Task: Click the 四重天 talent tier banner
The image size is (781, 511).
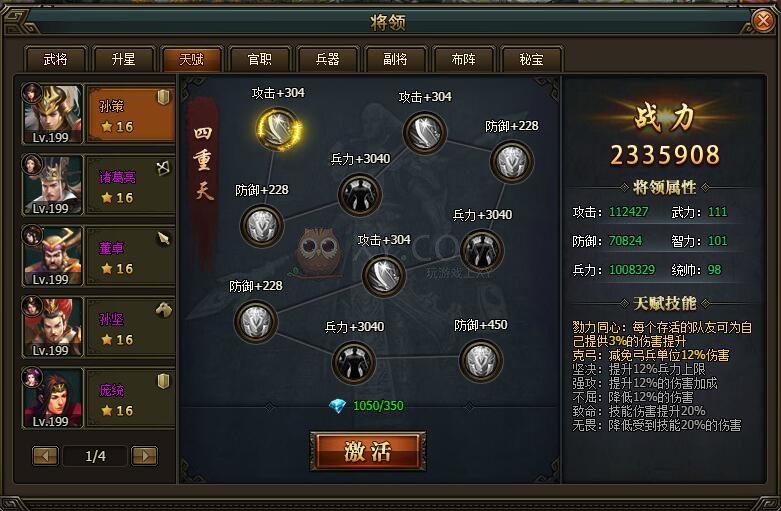Action: [204, 160]
